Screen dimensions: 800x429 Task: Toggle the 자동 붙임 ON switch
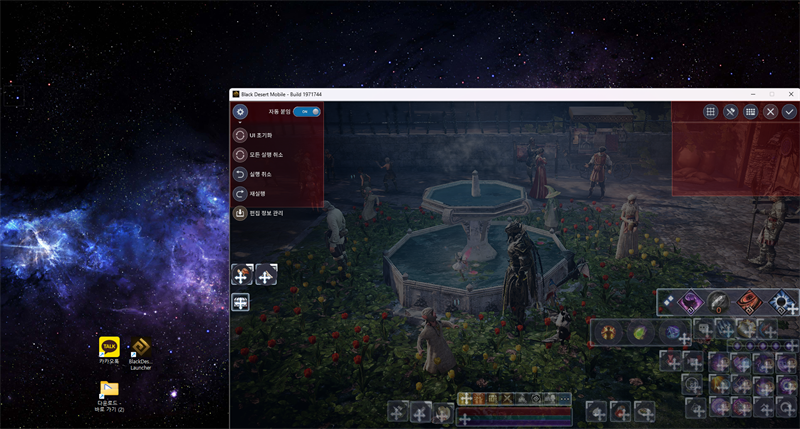(x=307, y=111)
